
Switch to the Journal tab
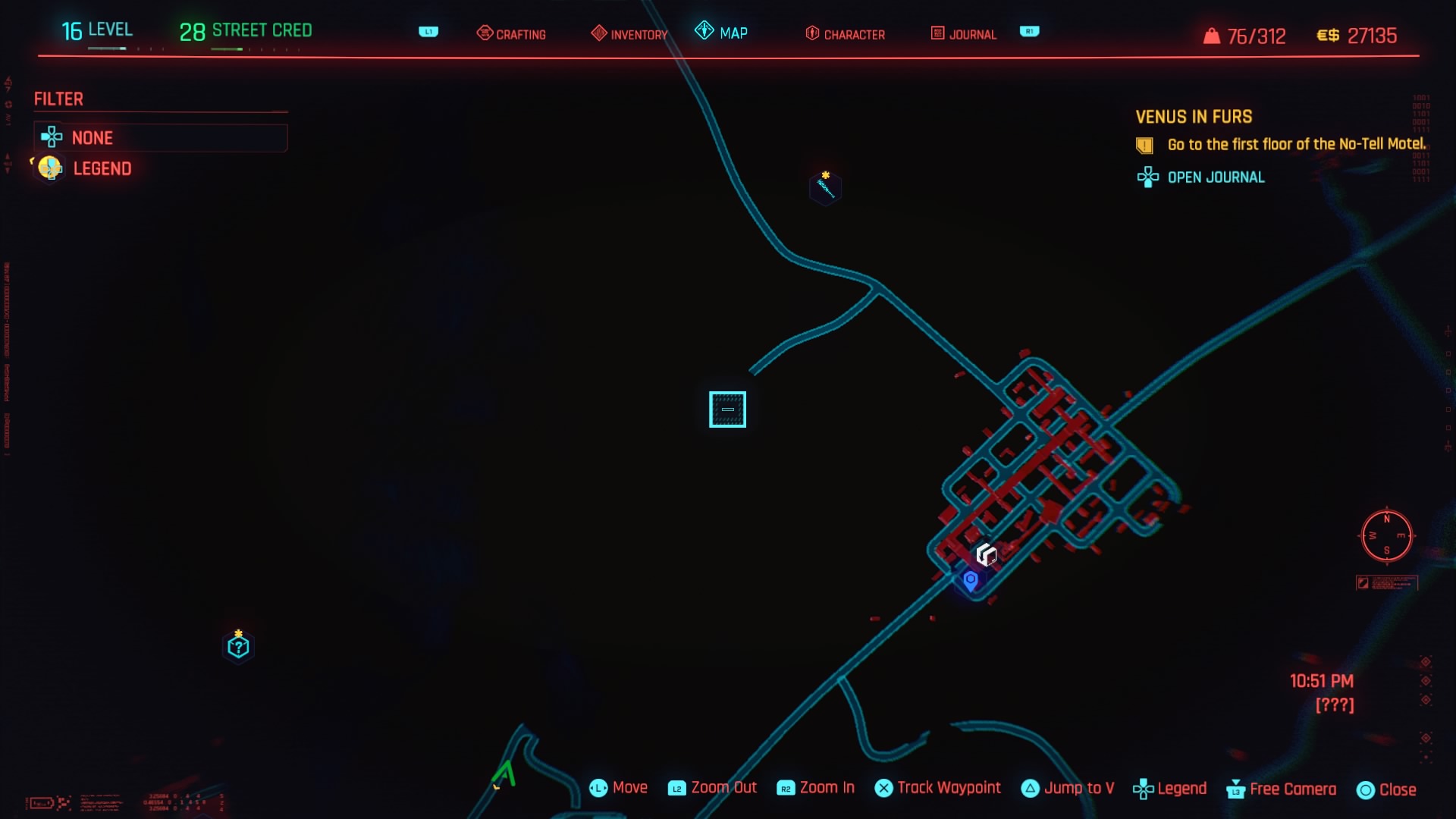[x=973, y=33]
